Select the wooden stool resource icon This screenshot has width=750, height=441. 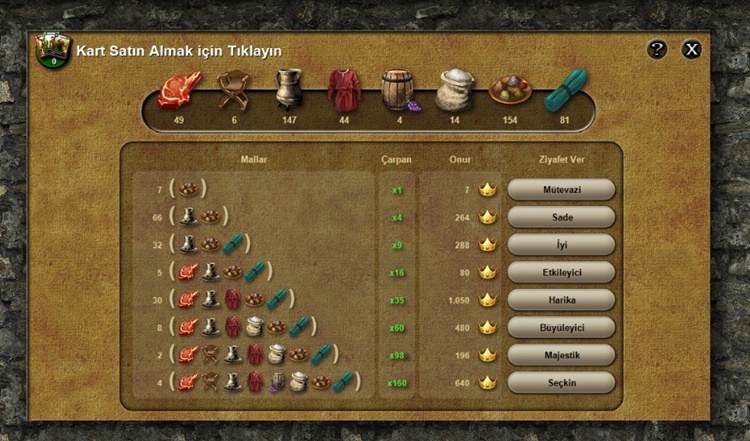point(233,90)
